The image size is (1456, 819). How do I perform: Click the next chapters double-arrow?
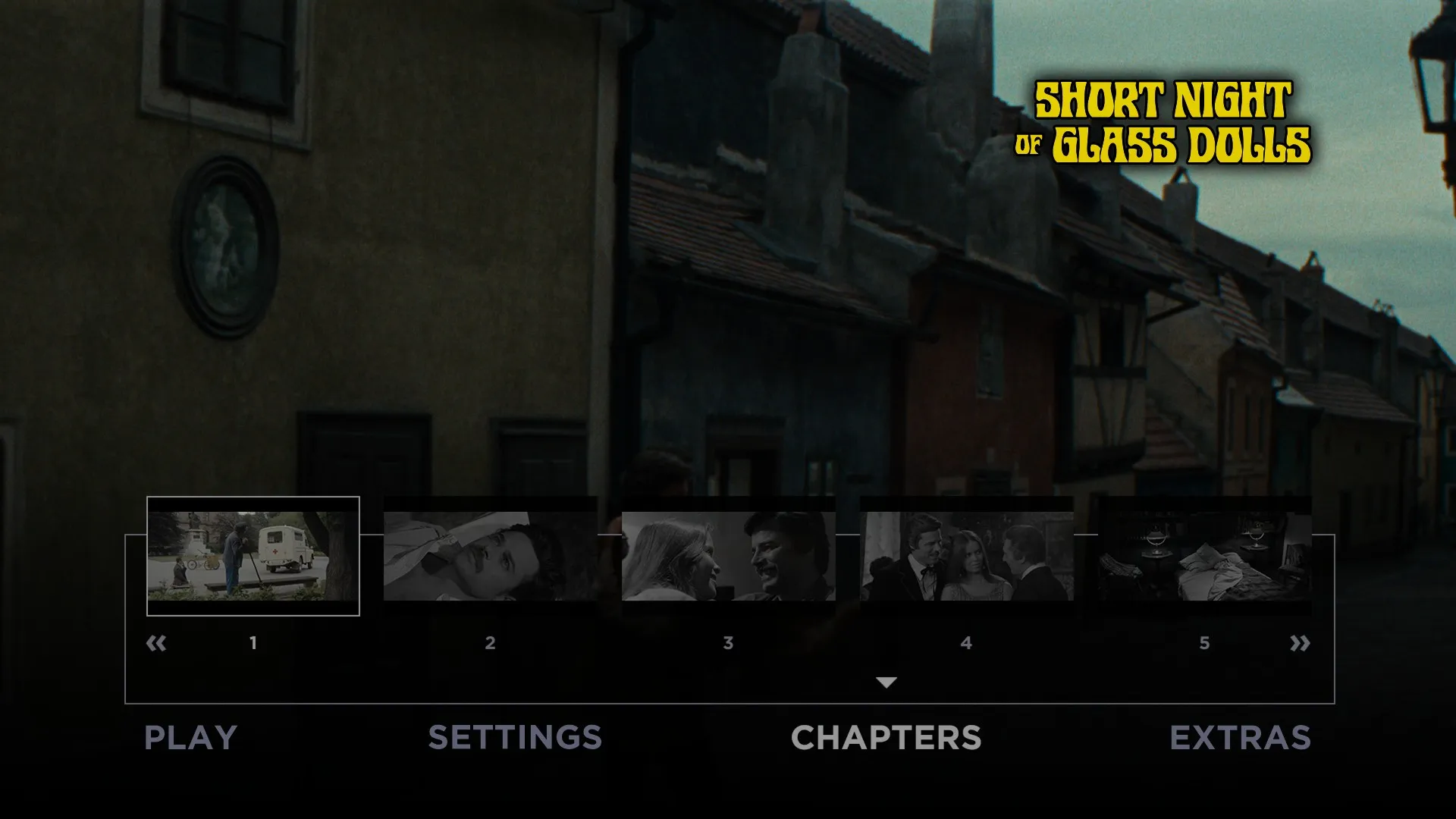(x=1301, y=642)
